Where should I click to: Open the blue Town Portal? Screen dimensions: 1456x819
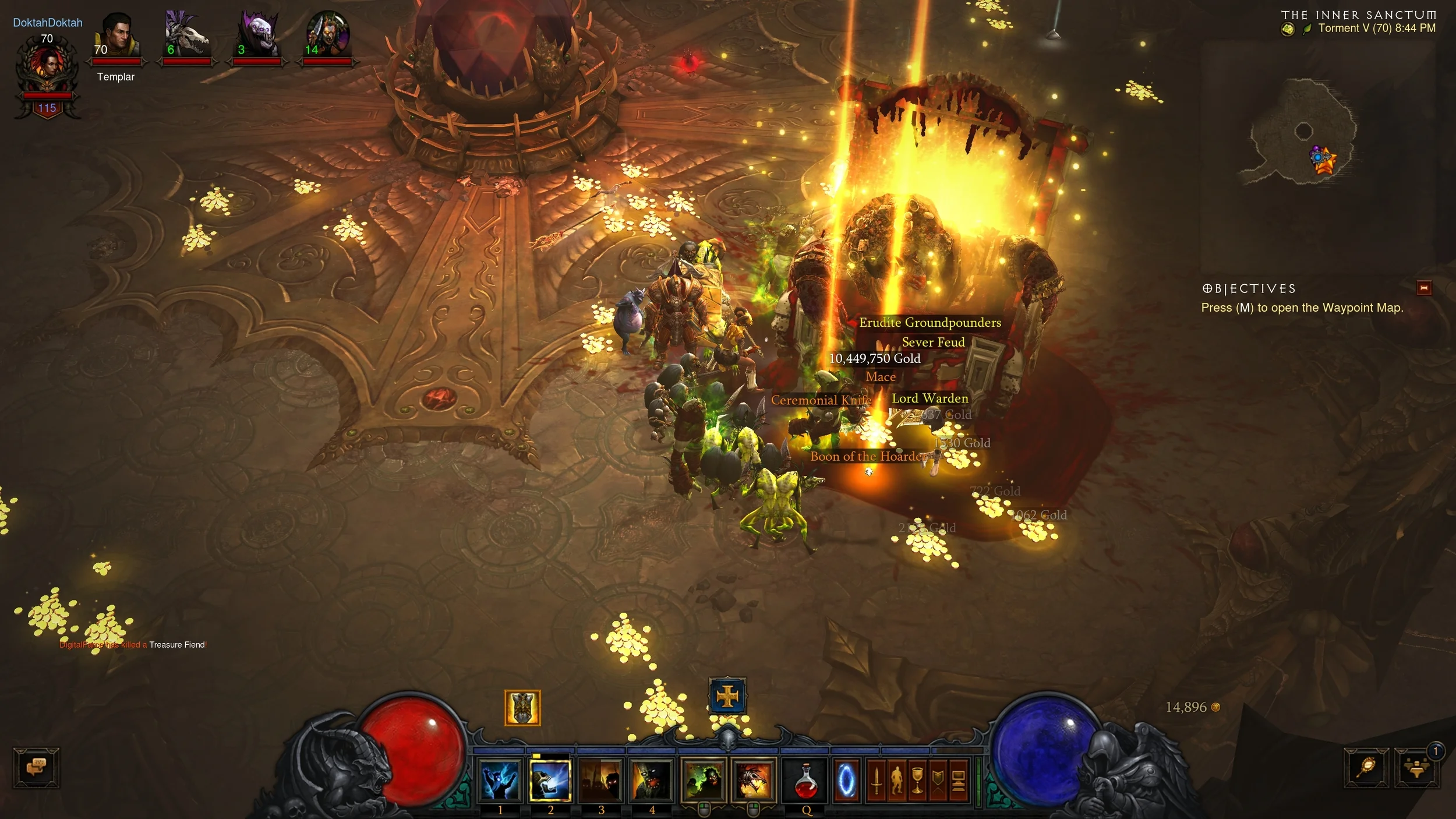click(x=846, y=781)
